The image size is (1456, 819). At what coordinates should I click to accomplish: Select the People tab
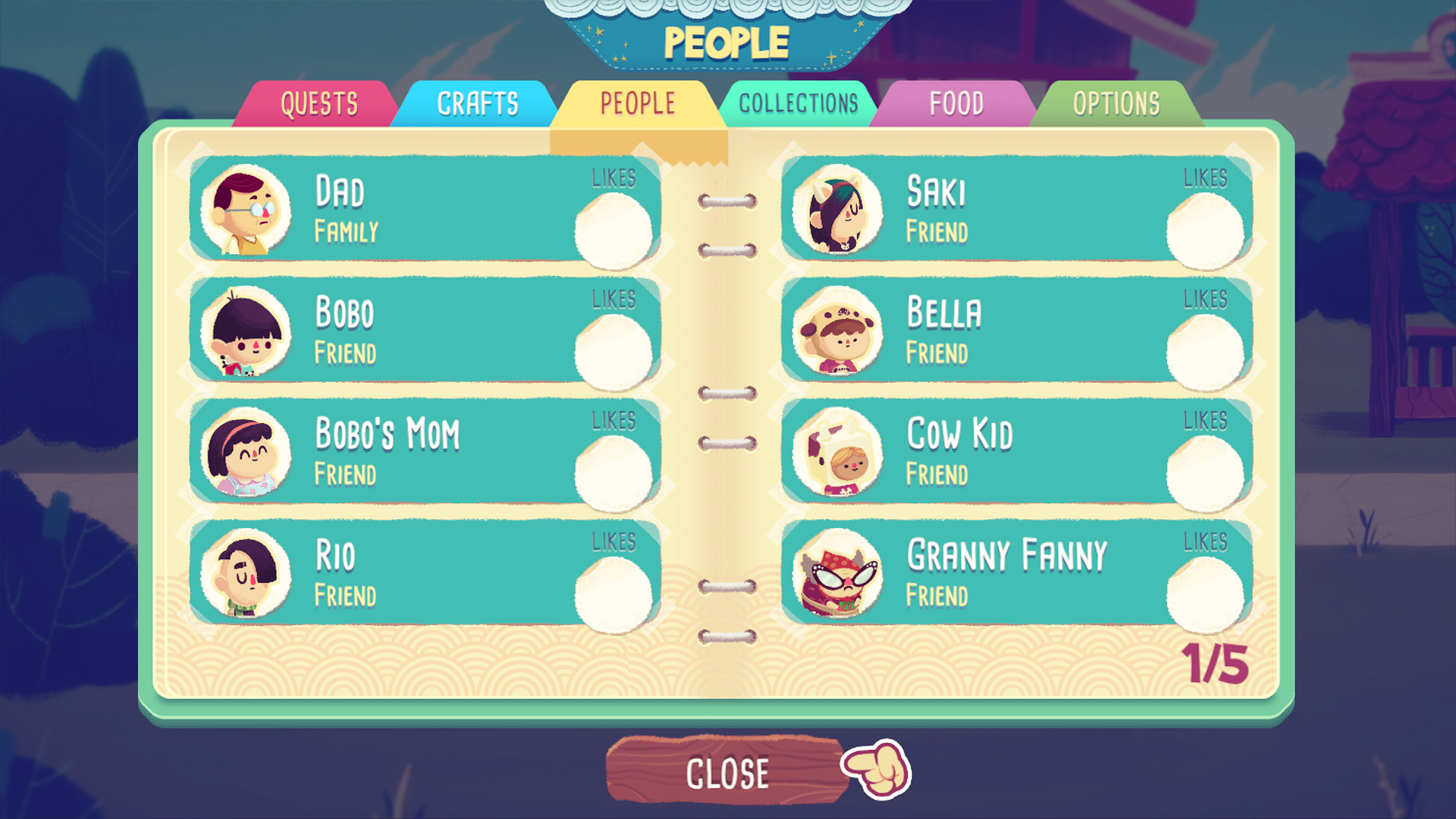[637, 103]
